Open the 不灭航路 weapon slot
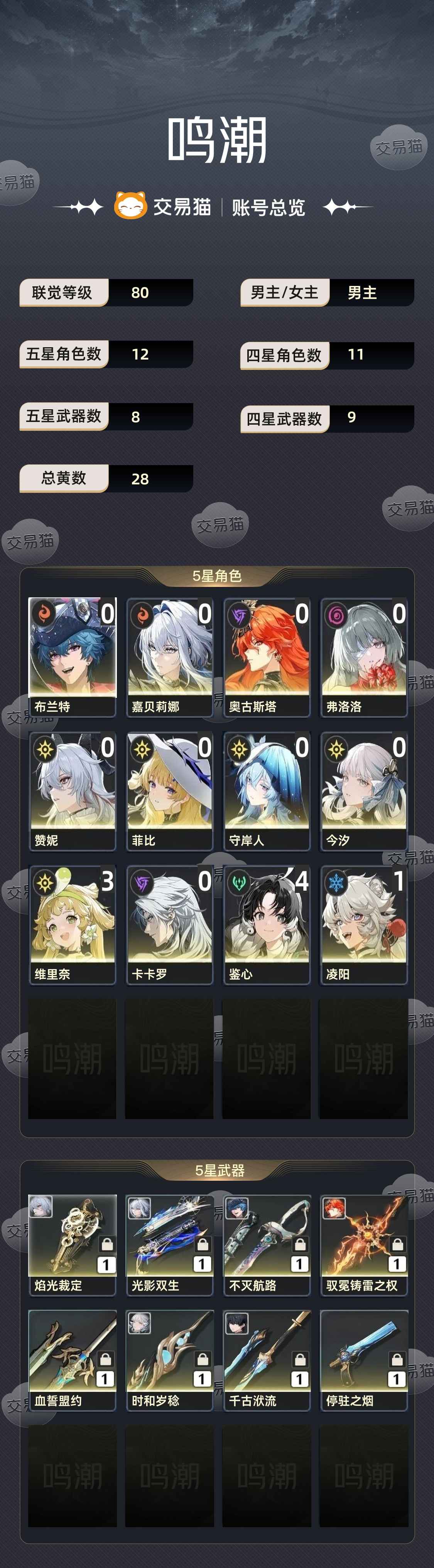434x1568 pixels. tap(266, 1244)
